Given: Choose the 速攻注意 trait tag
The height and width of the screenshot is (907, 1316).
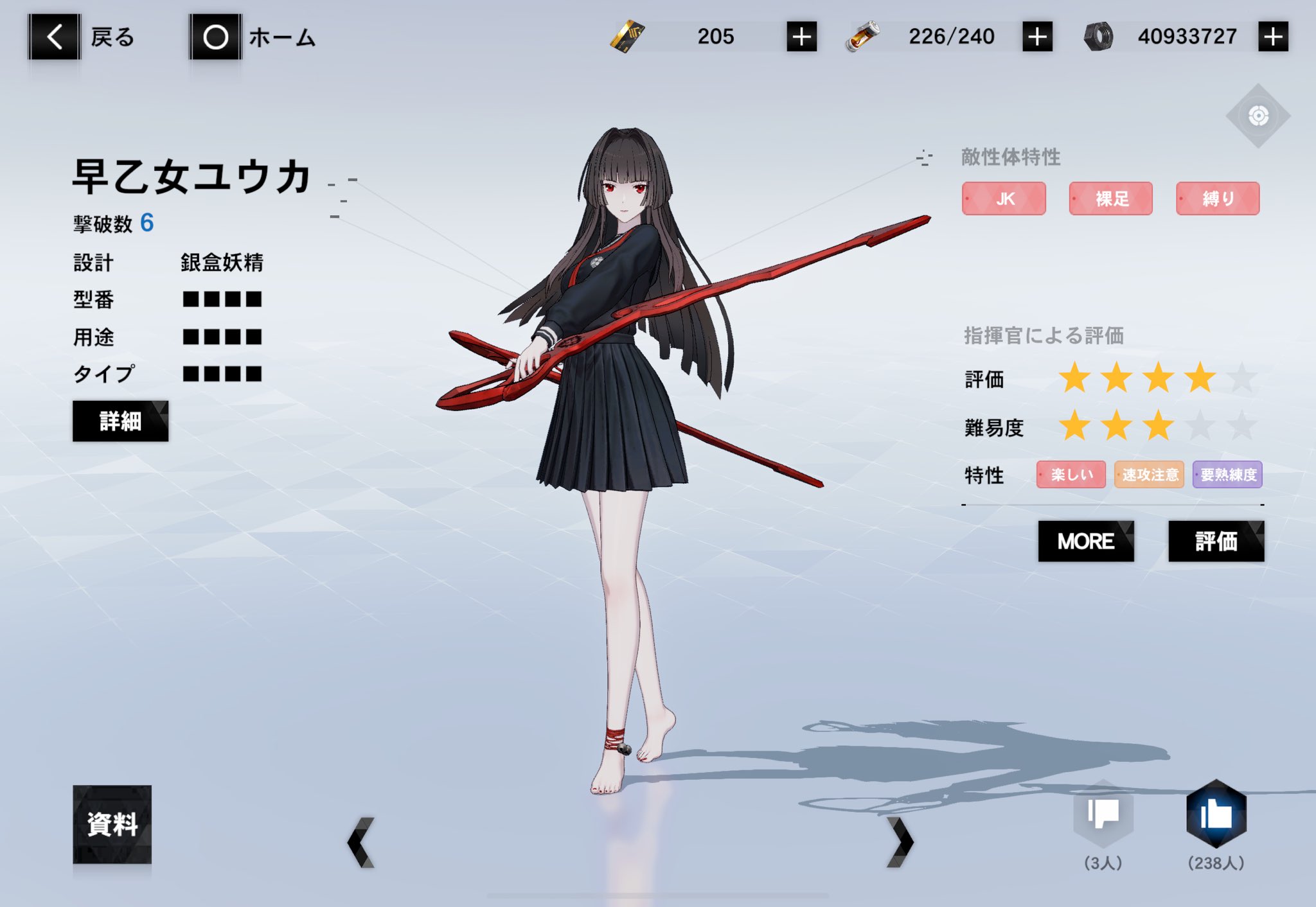Looking at the screenshot, I should click(x=1149, y=475).
